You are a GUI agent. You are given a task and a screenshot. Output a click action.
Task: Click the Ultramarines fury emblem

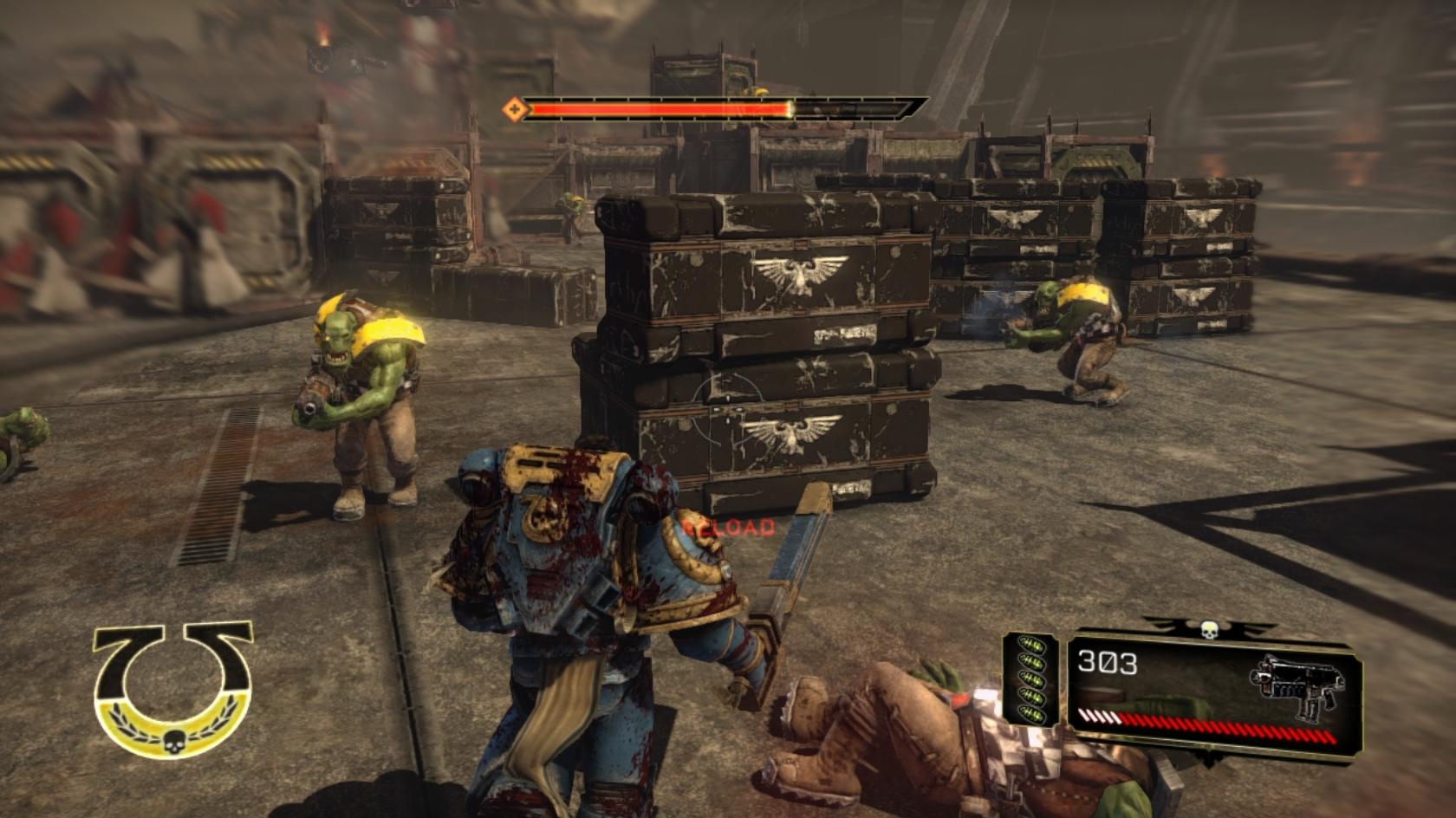coord(173,689)
